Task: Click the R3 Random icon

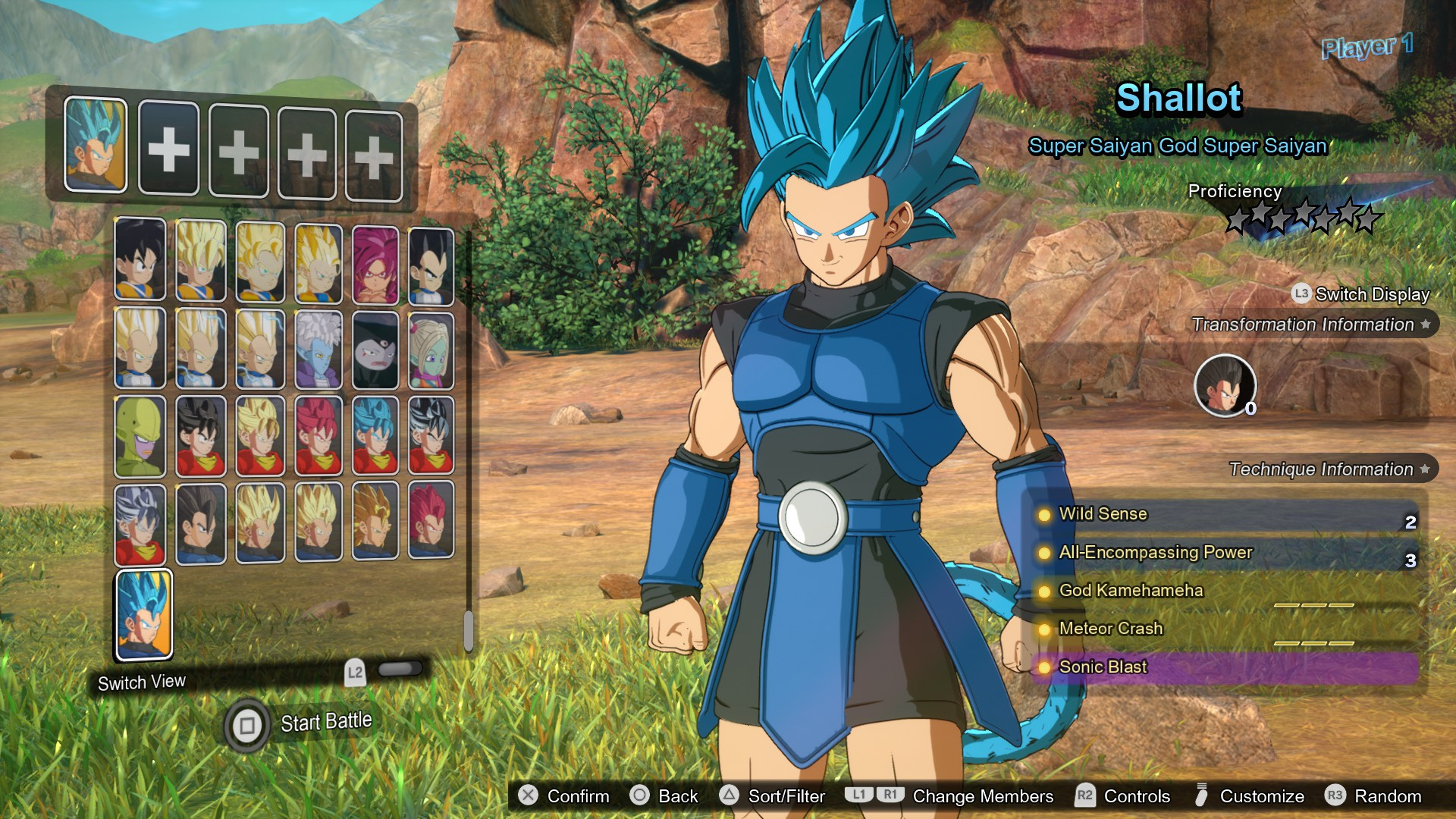Action: pyautogui.click(x=1336, y=796)
